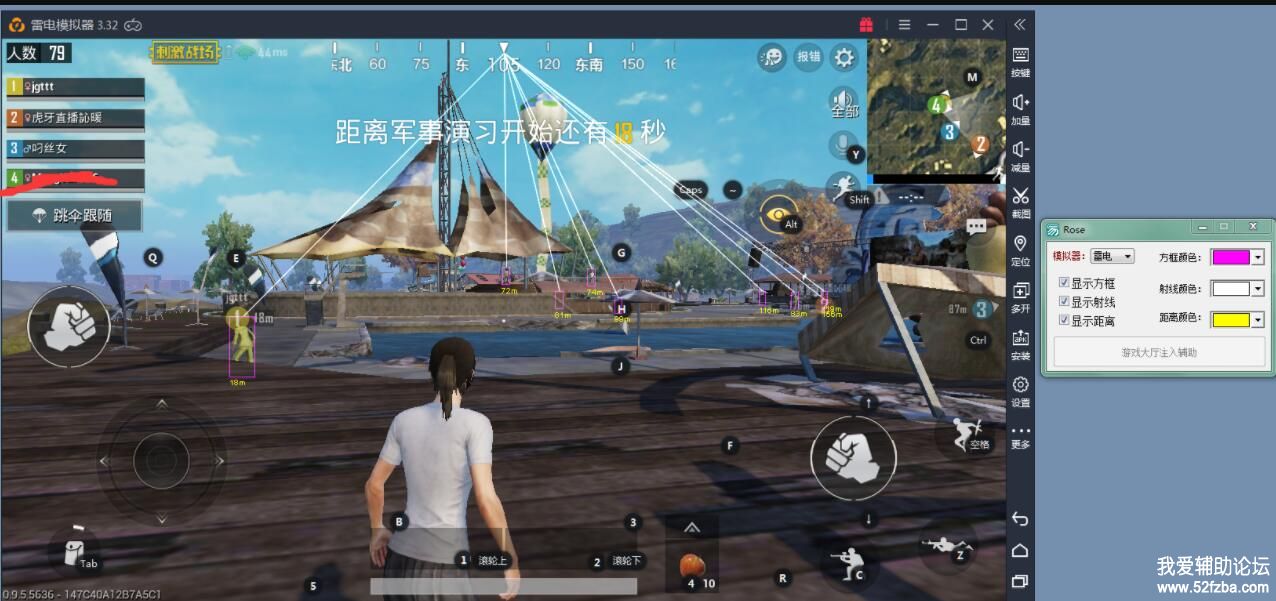The height and width of the screenshot is (601, 1276).
Task: Open the quick chat speech bubble icon
Action: click(772, 57)
